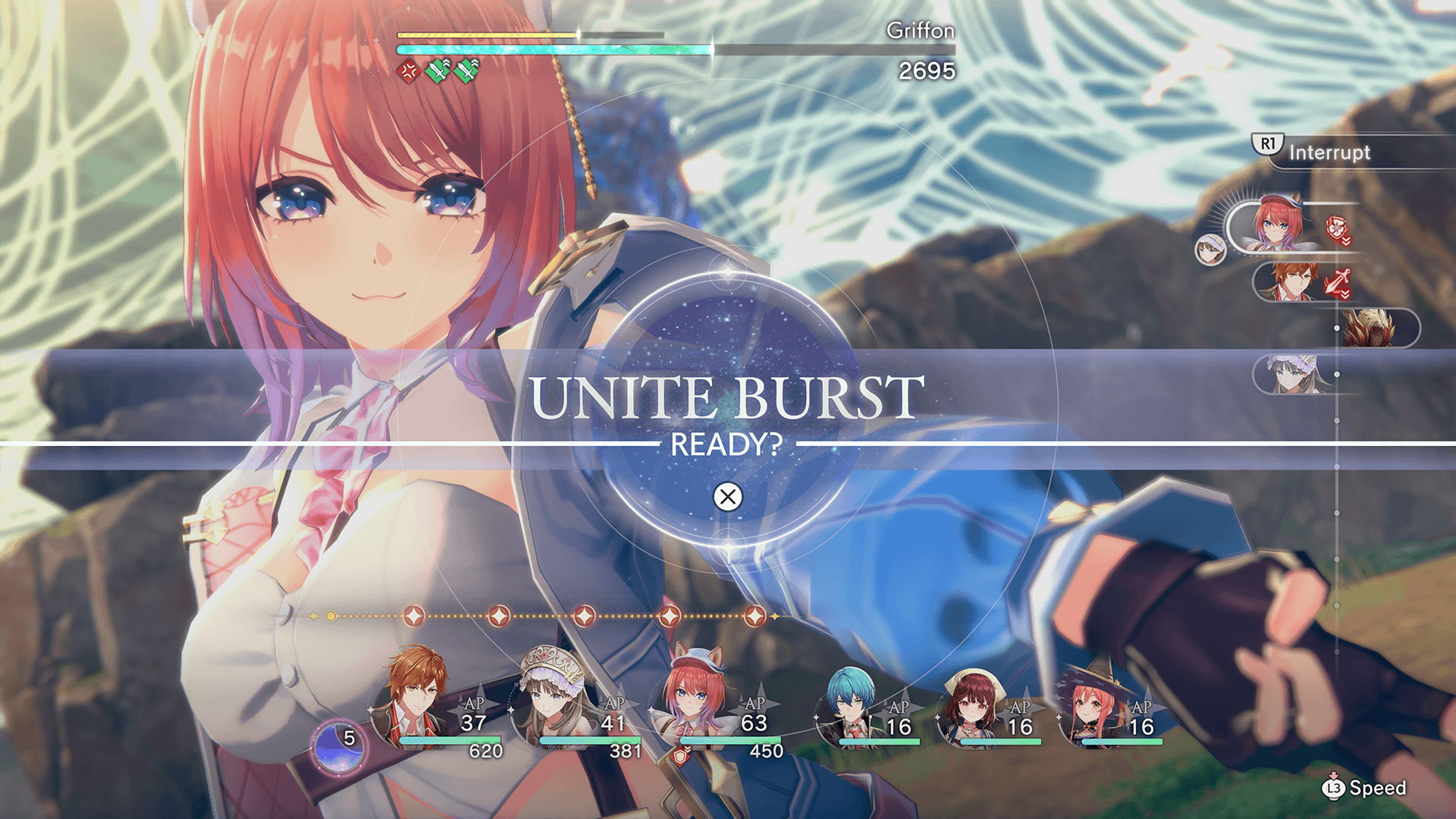Confirm the Unite Burst Ready prompt
Viewport: 1456px width, 819px height.
click(727, 497)
